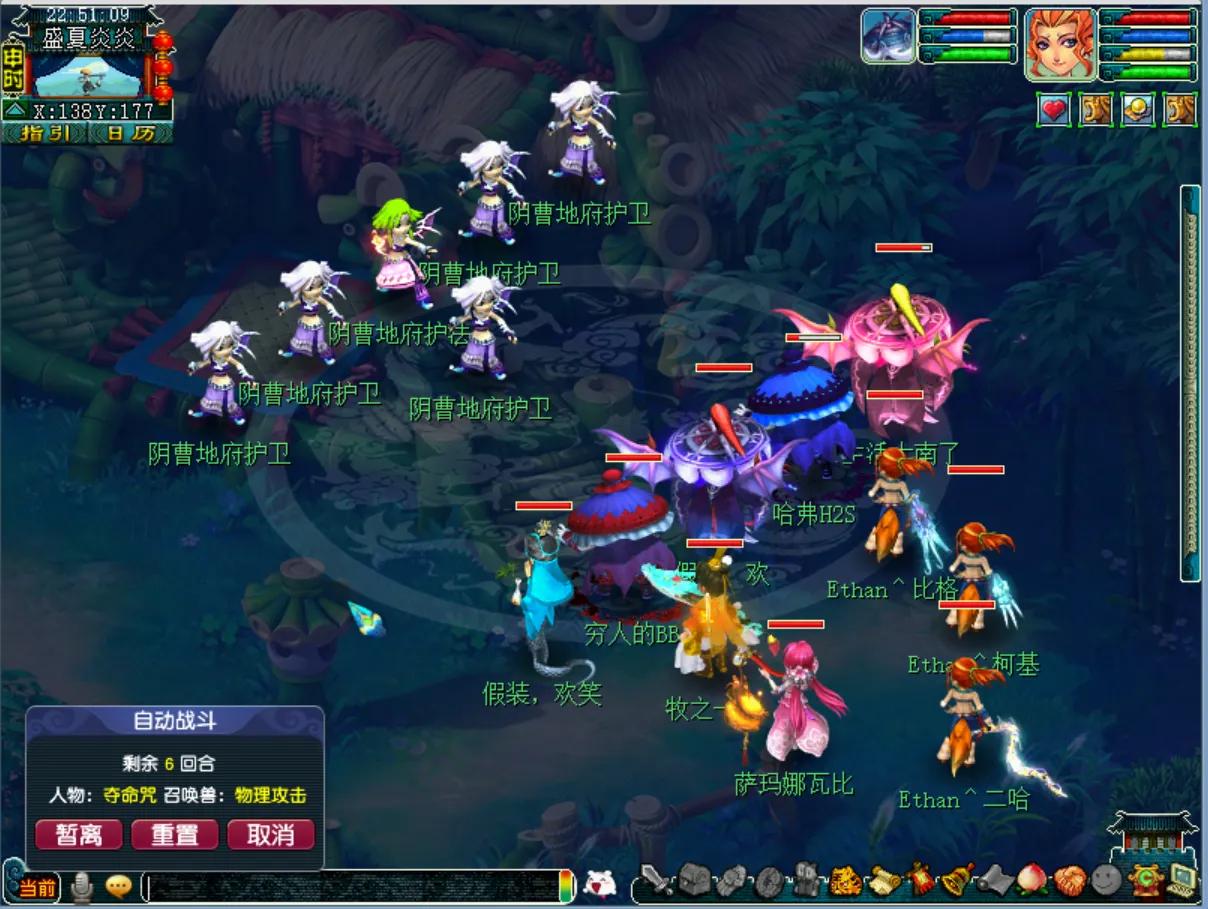Focus the chat input field
1208x909 pixels.
[x=350, y=887]
